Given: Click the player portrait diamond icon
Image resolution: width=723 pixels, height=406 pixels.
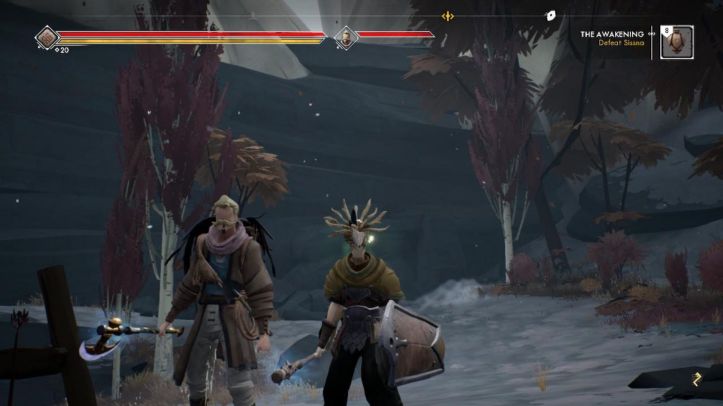Looking at the screenshot, I should coord(47,38).
